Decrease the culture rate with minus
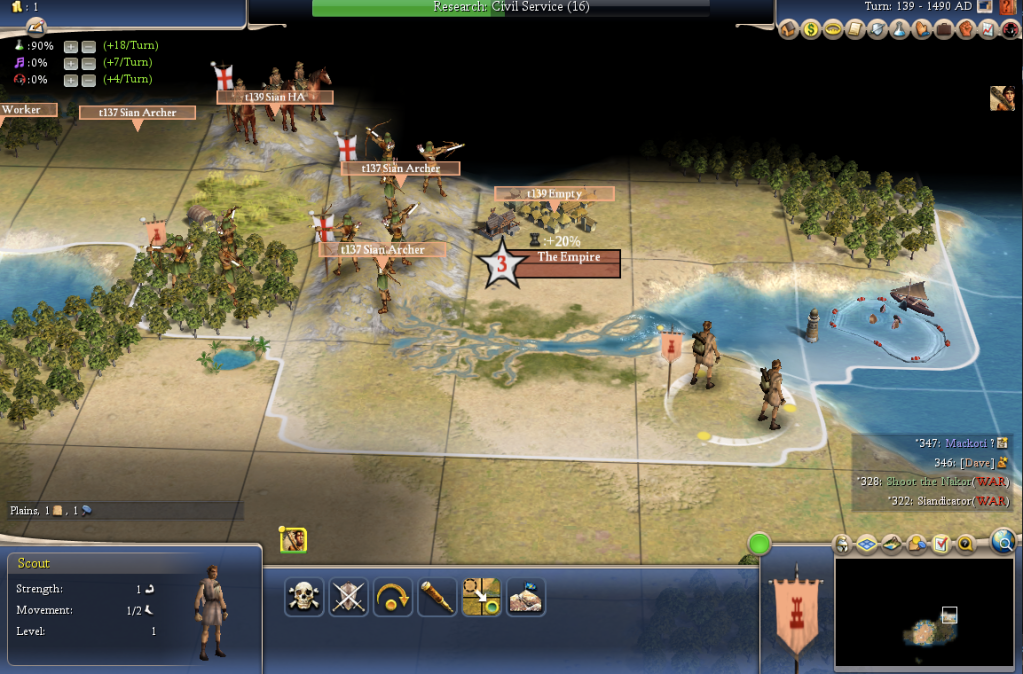The height and width of the screenshot is (674, 1023). pos(88,64)
